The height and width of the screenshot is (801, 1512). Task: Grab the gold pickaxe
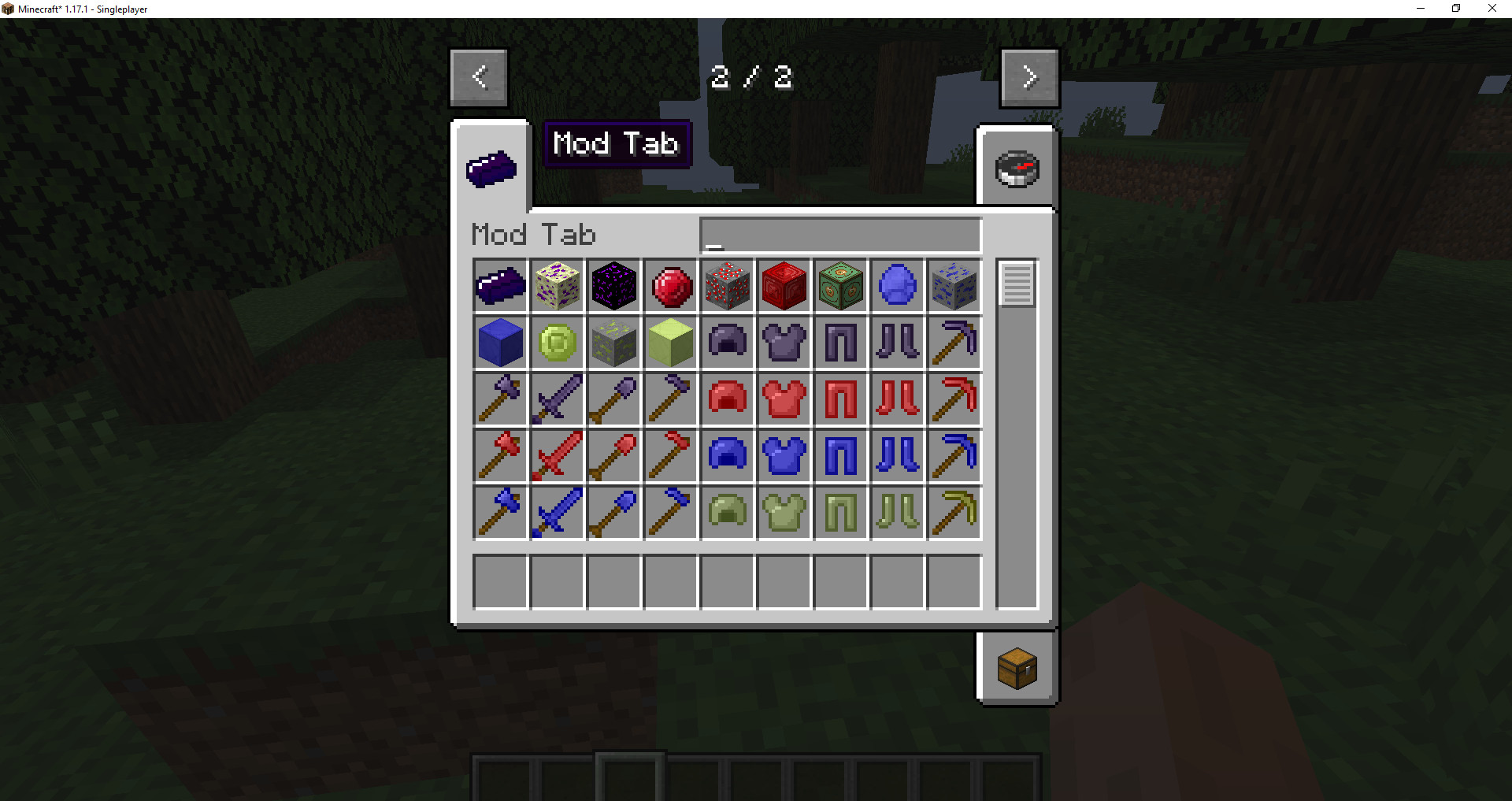click(x=954, y=513)
